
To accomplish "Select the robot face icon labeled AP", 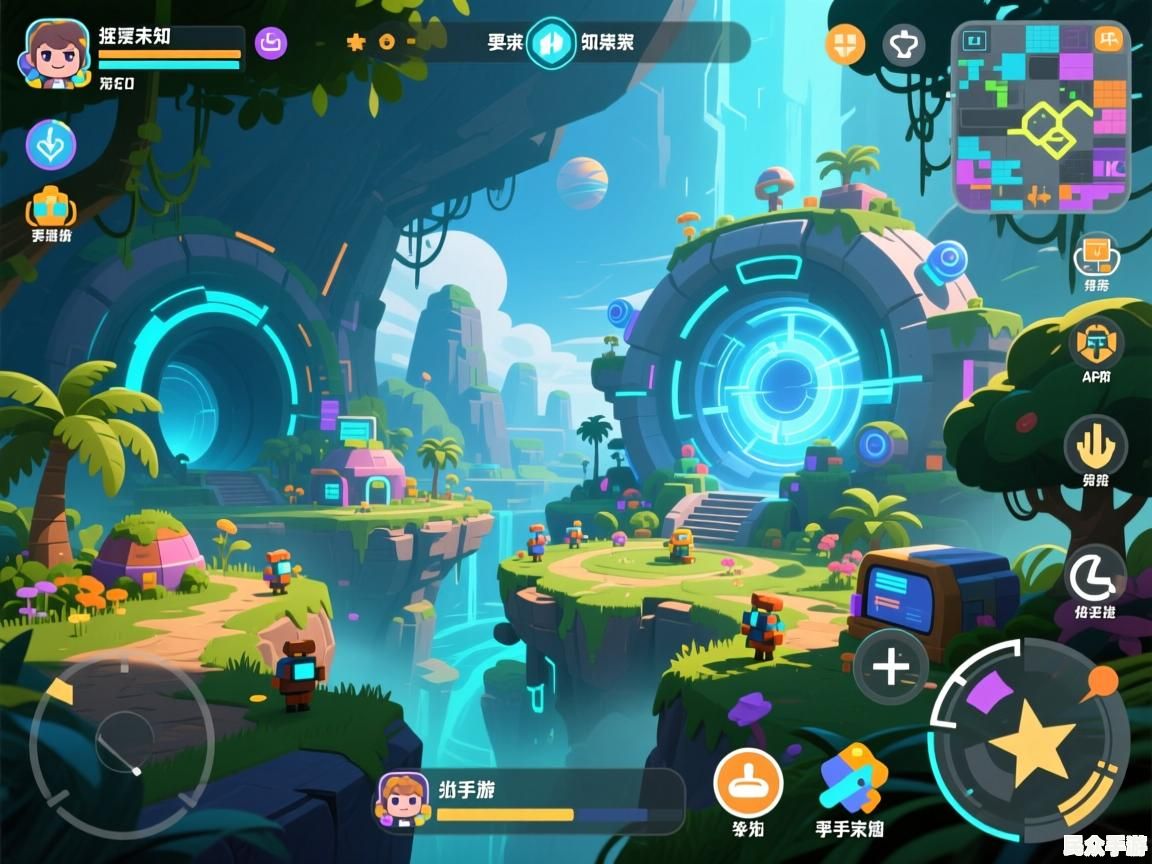I will coord(1096,344).
